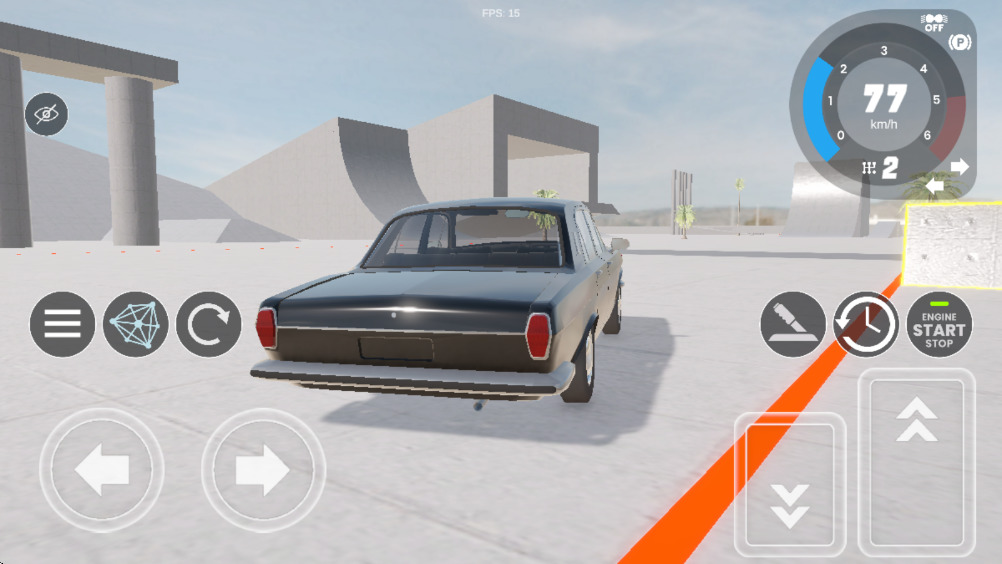
Task: Apply the handbrake lever button
Action: (793, 324)
